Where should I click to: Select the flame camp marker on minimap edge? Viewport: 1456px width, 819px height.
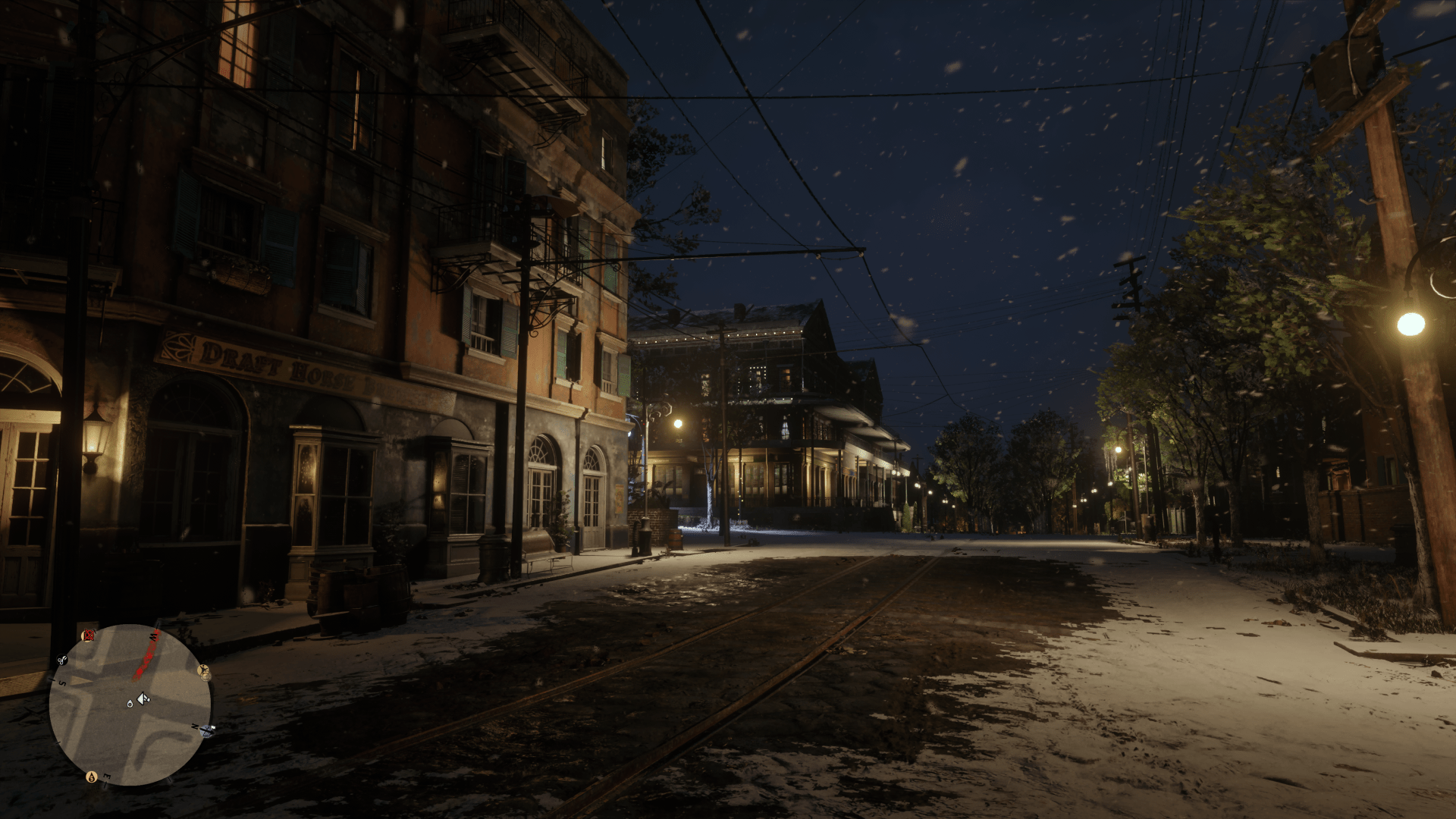click(x=92, y=777)
